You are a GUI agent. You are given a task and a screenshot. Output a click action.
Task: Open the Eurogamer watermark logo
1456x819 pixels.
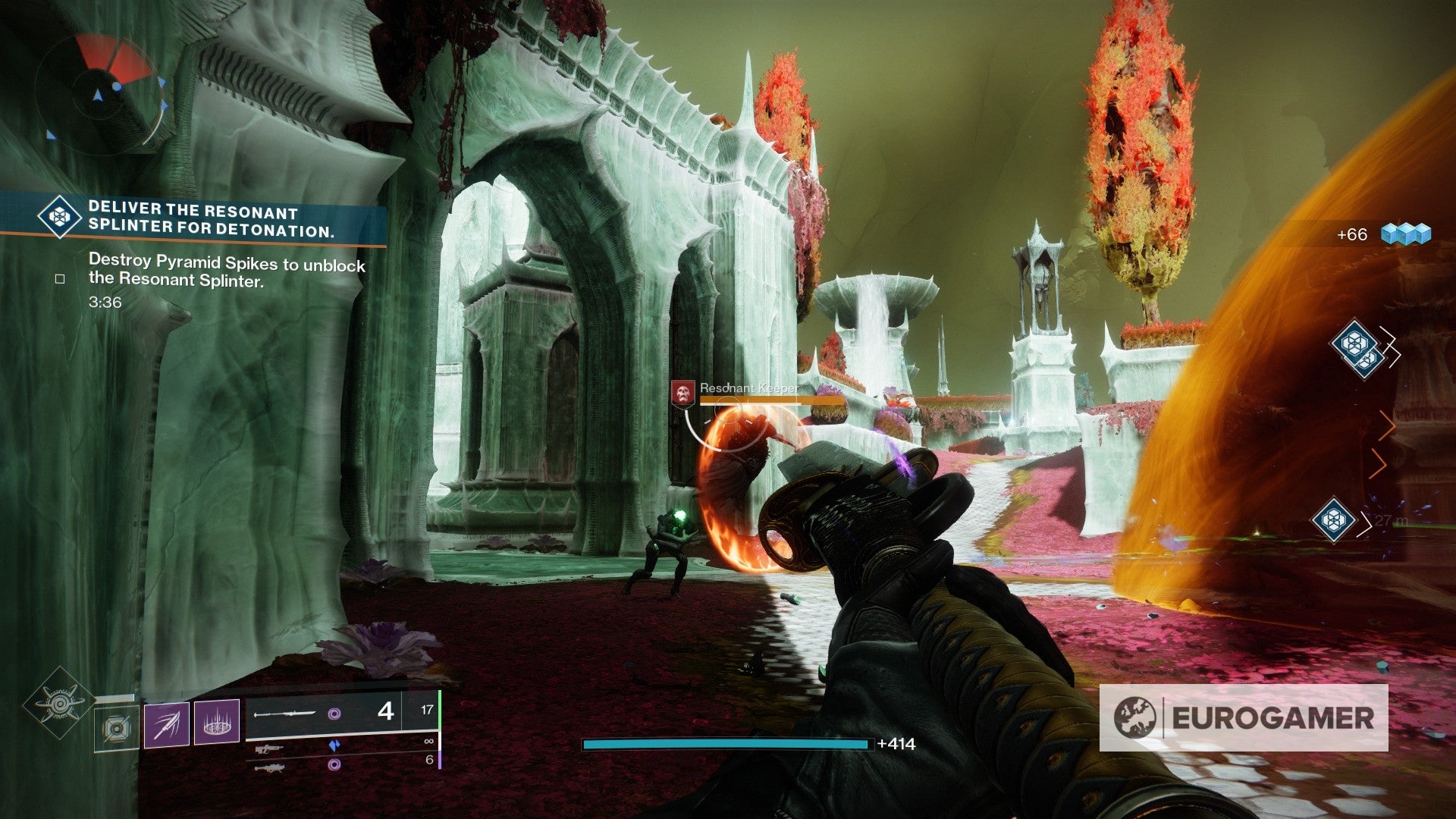click(1244, 717)
